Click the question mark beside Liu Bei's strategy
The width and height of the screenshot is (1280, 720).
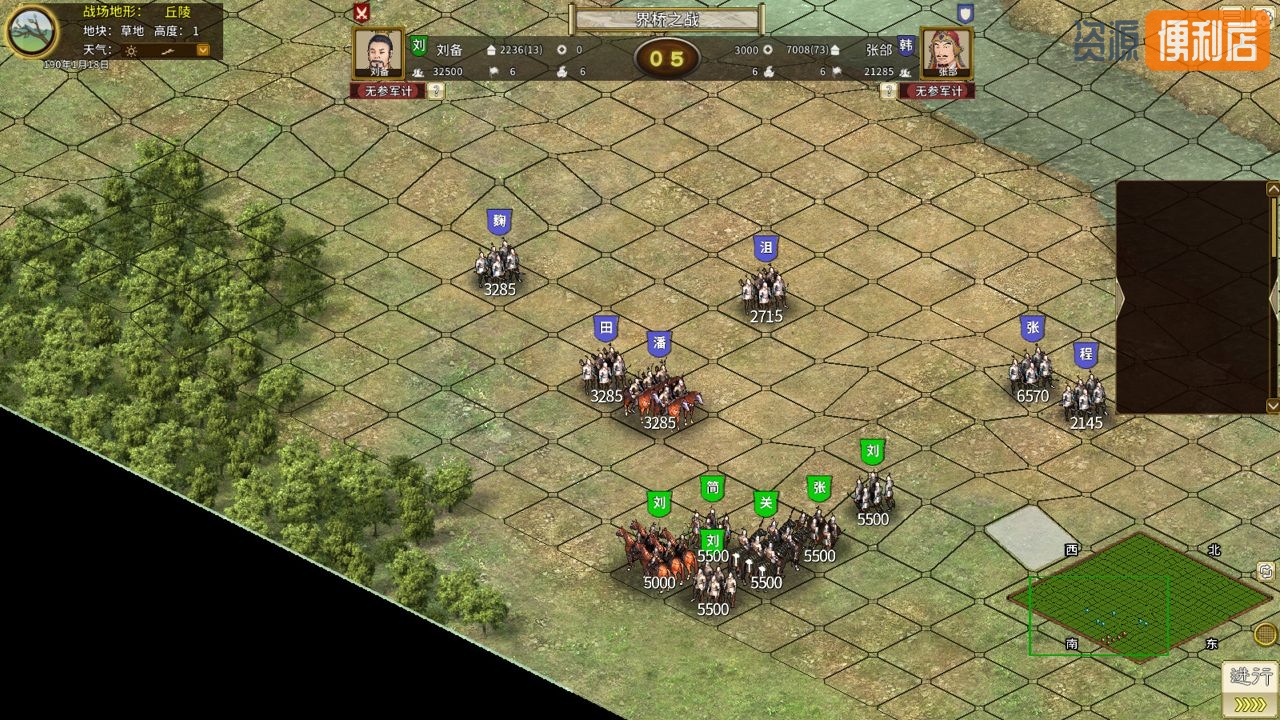437,91
